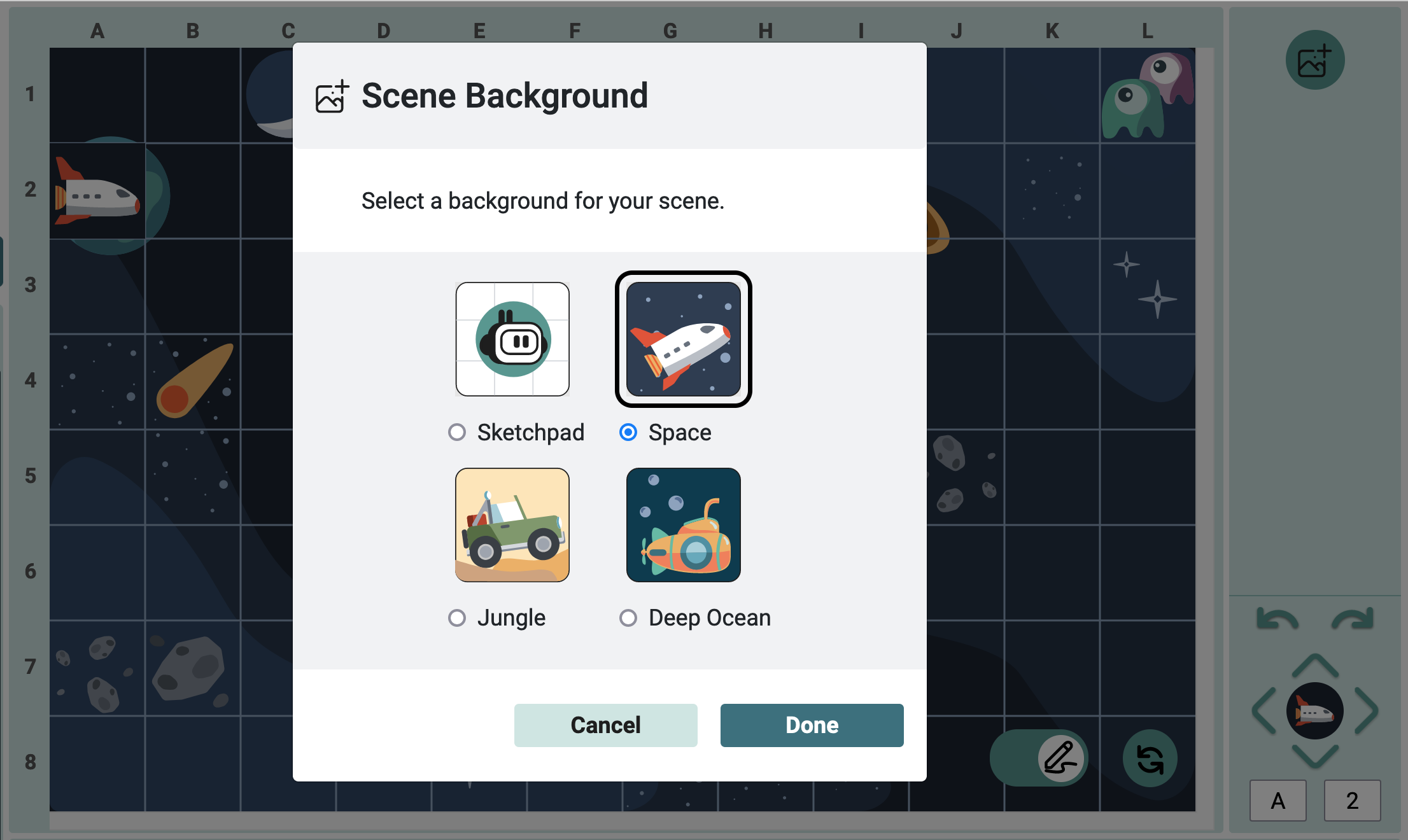The width and height of the screenshot is (1408, 840).
Task: Click the column coordinate box showing A
Action: (x=1278, y=801)
